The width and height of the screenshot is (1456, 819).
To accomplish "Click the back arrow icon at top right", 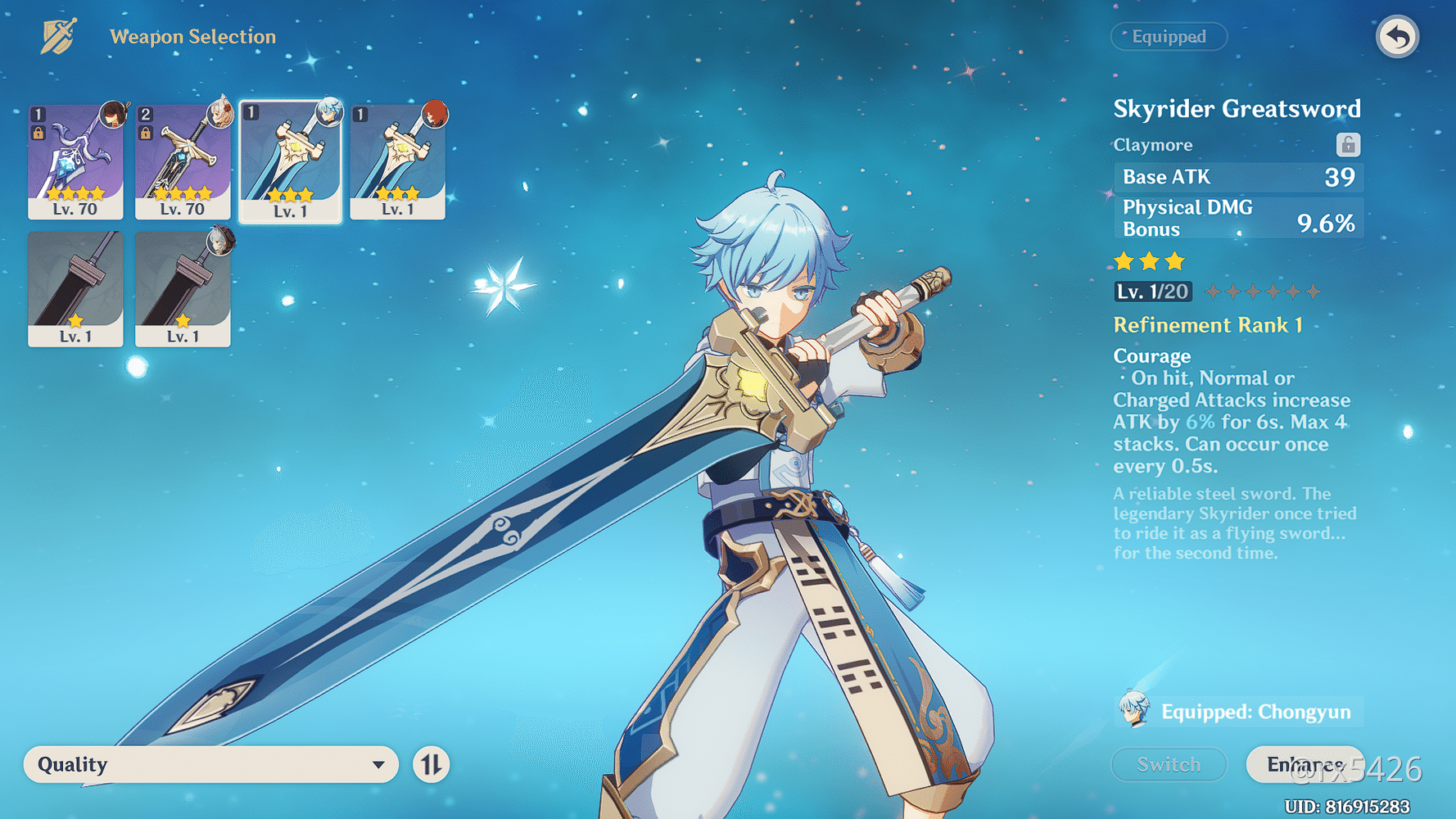I will pyautogui.click(x=1398, y=36).
